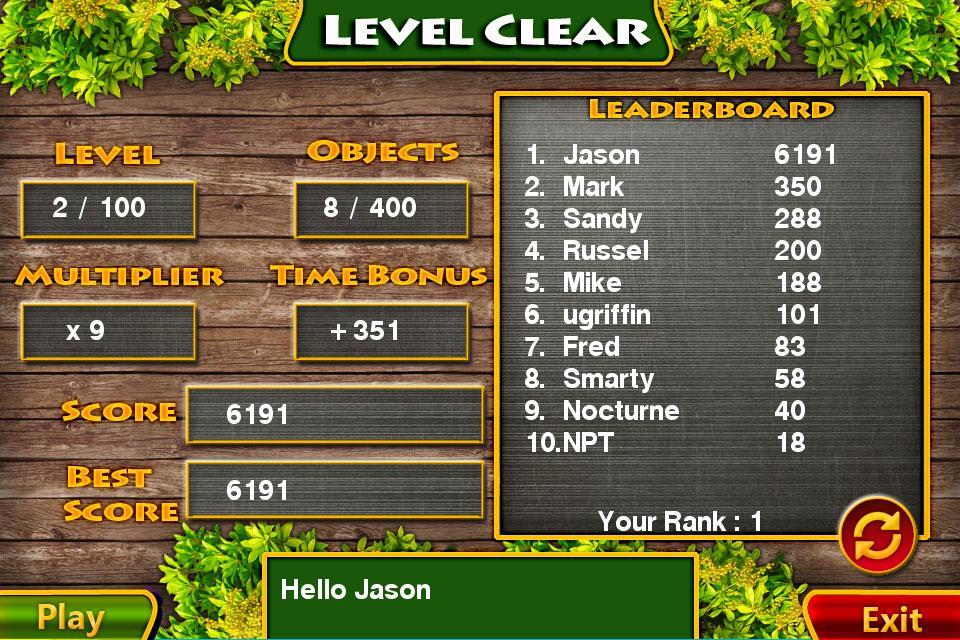The height and width of the screenshot is (640, 960).
Task: Choose the ugriffin leaderboard row
Action: 680,315
